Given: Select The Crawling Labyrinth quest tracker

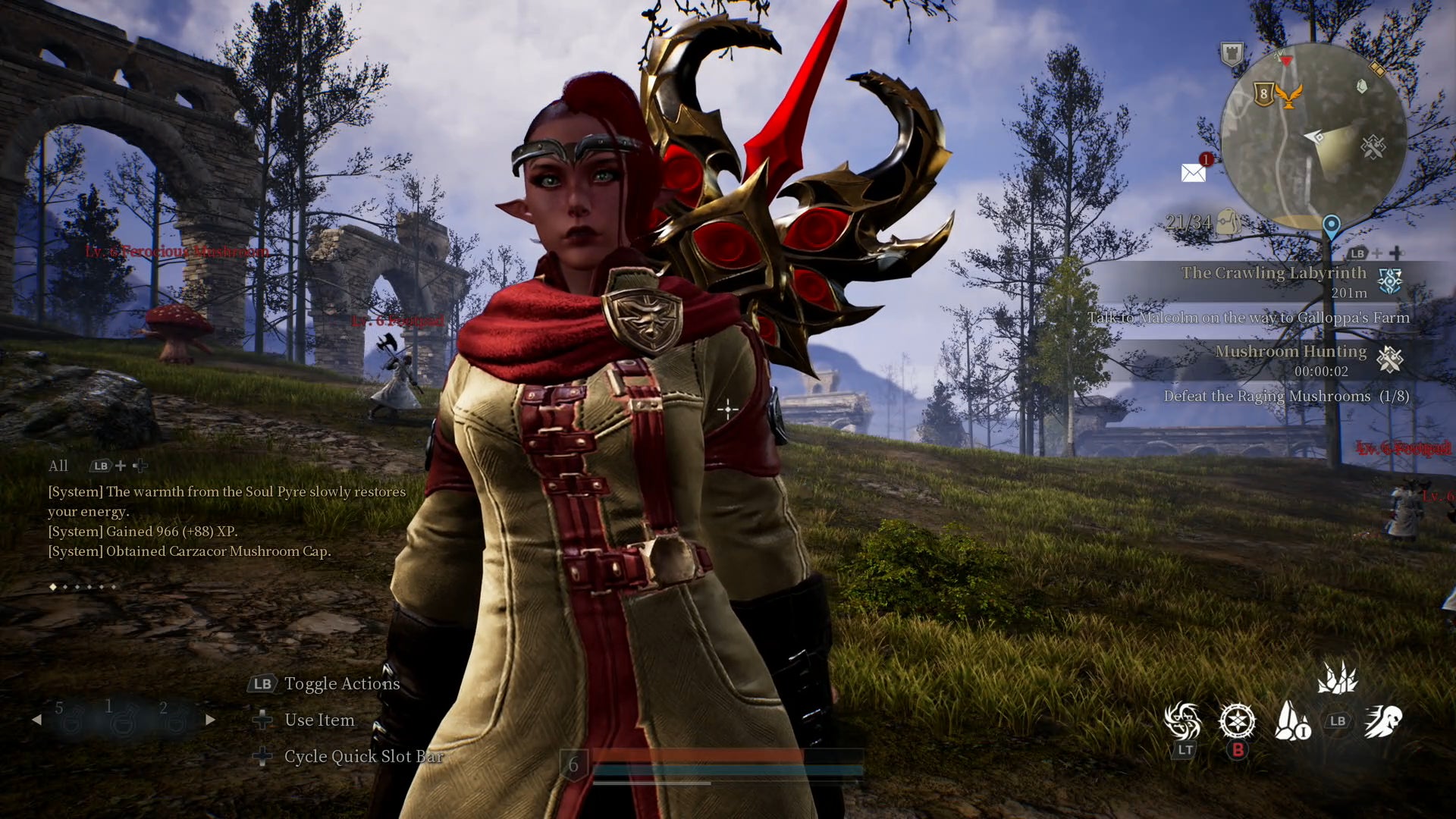Looking at the screenshot, I should [1274, 281].
